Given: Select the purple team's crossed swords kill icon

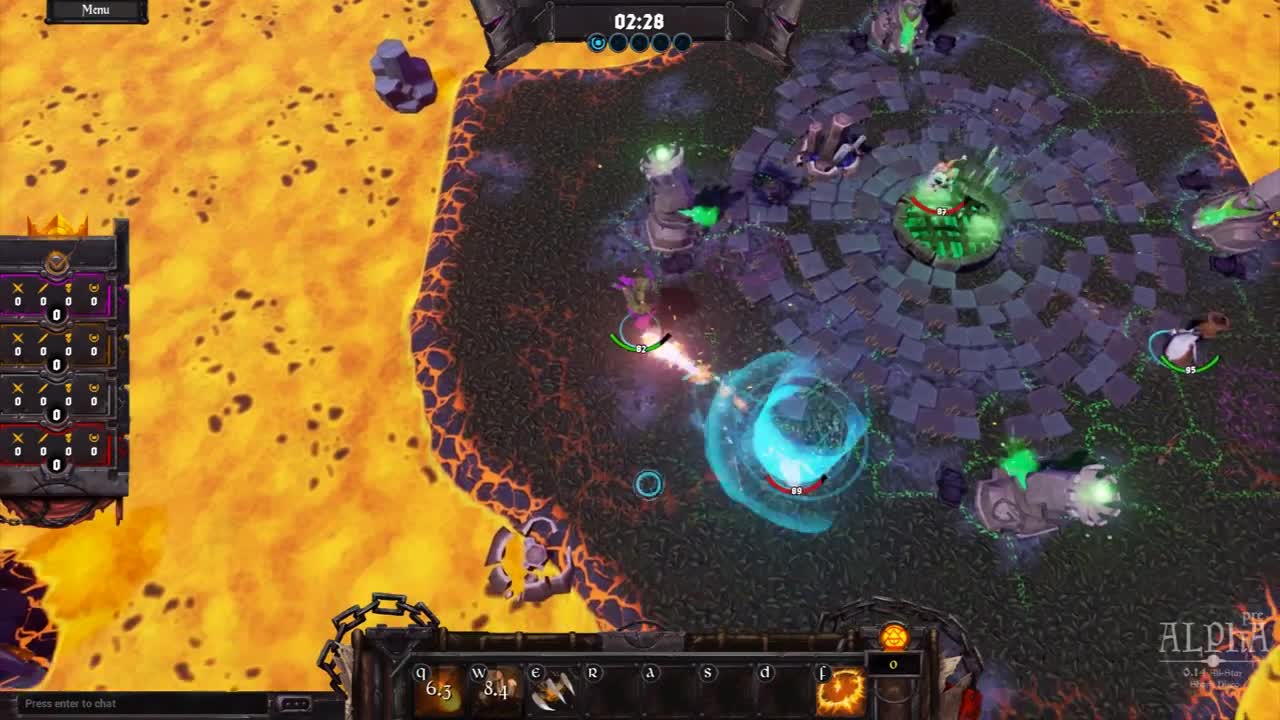Looking at the screenshot, I should tap(17, 290).
